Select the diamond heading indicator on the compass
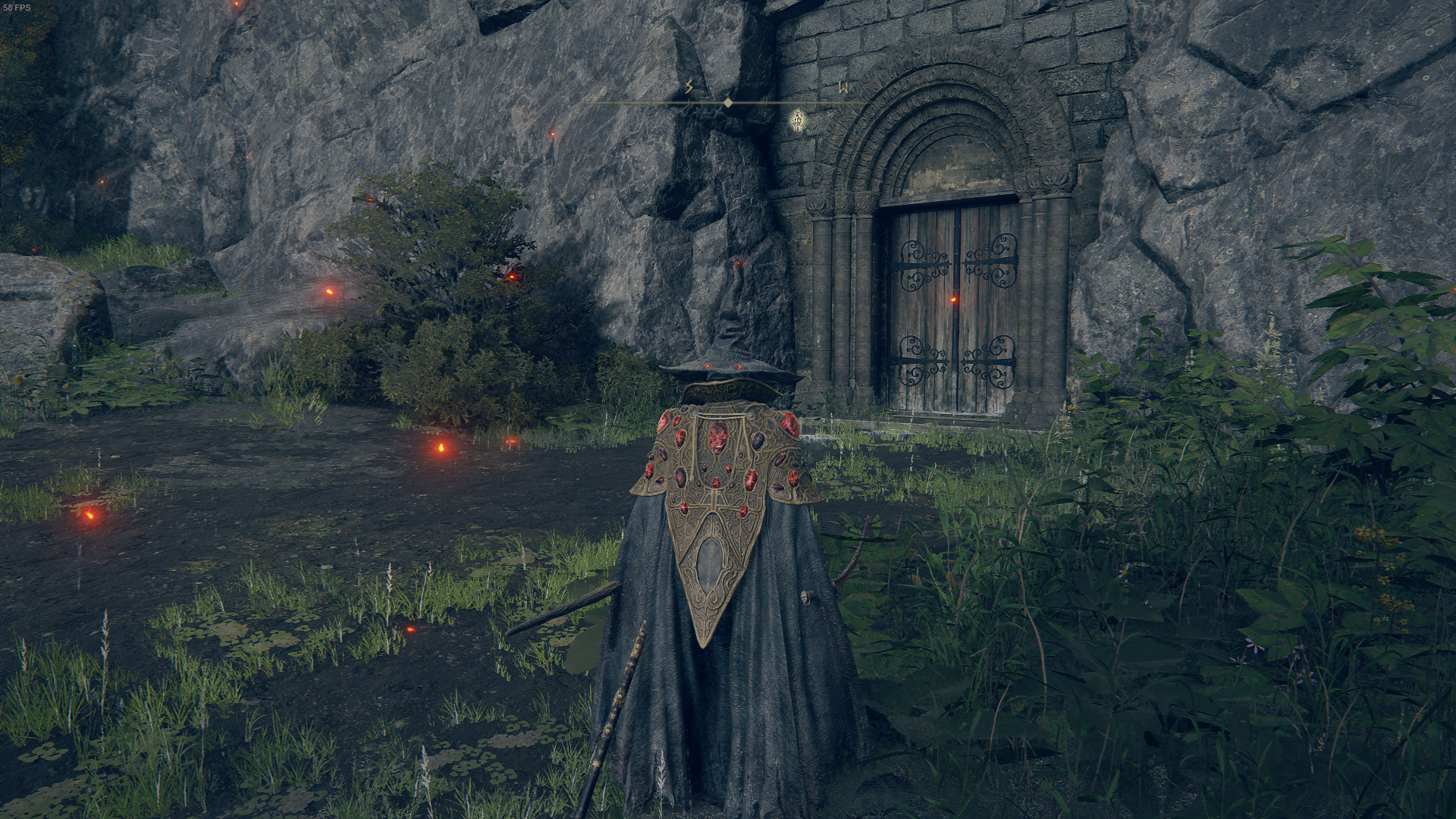 727,102
